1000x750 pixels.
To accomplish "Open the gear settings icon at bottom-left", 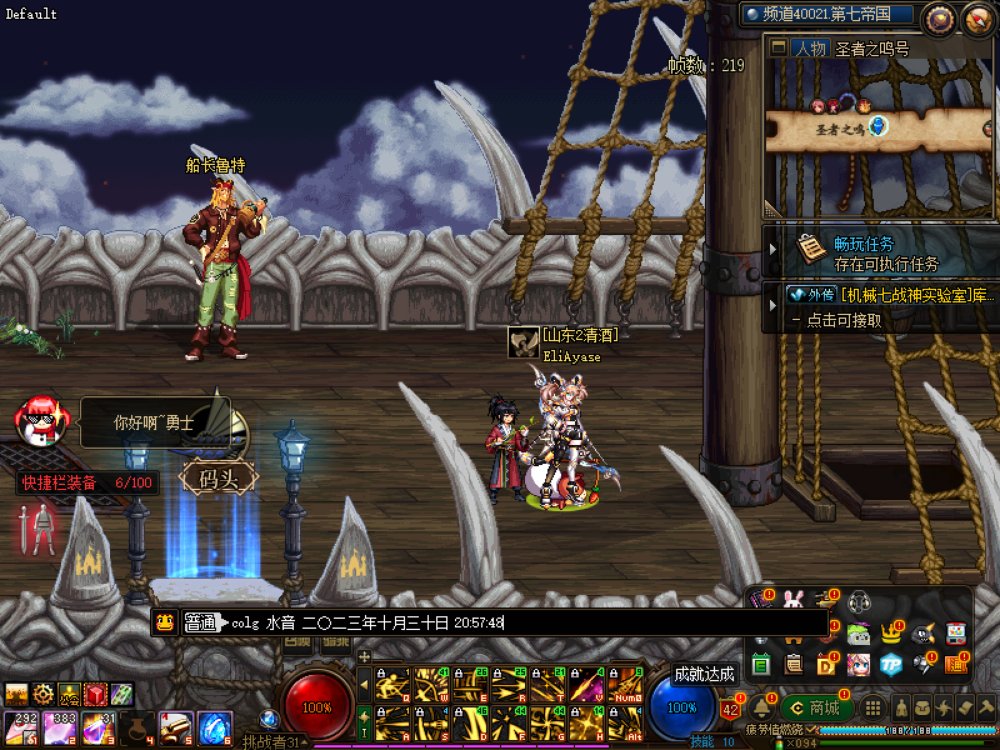I will coord(43,694).
